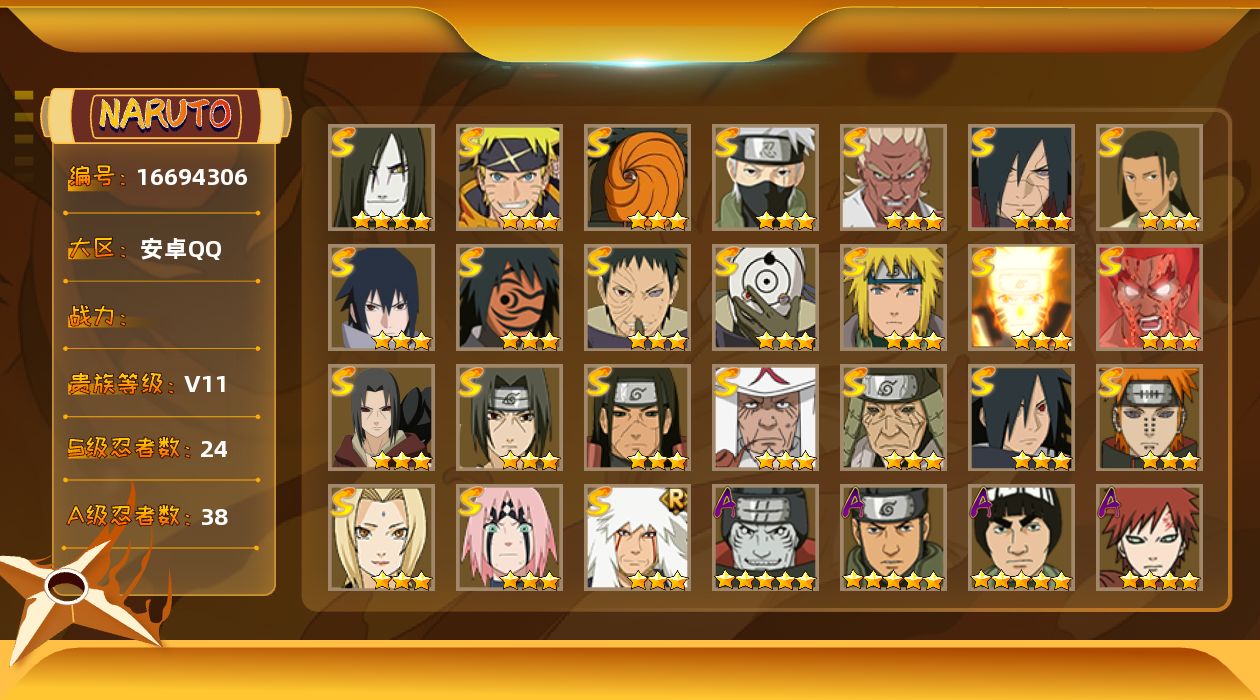Pick the A-rank Asuma portrait
The height and width of the screenshot is (700, 1260).
(x=893, y=537)
